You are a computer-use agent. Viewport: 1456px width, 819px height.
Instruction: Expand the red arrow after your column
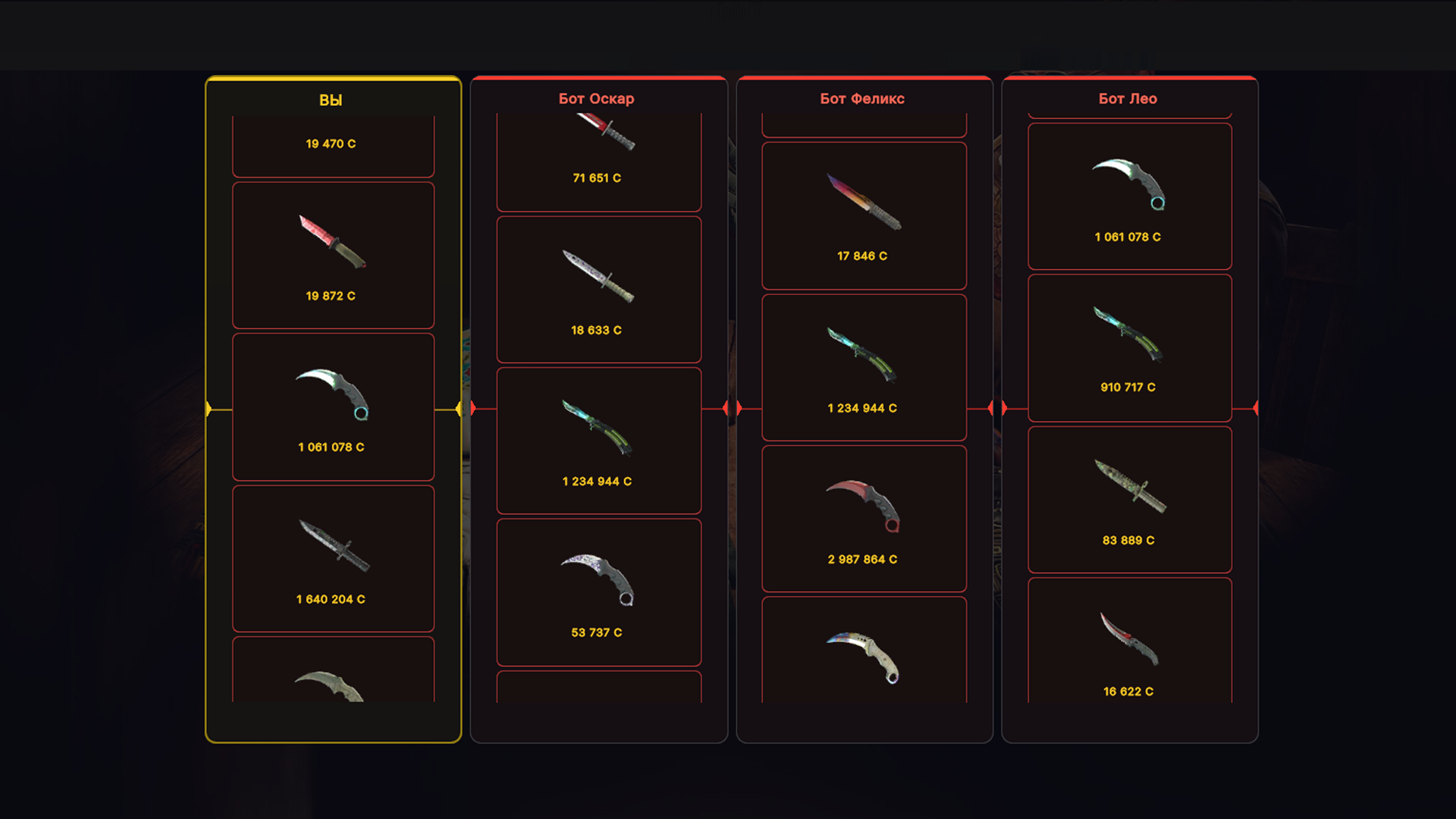point(459,408)
